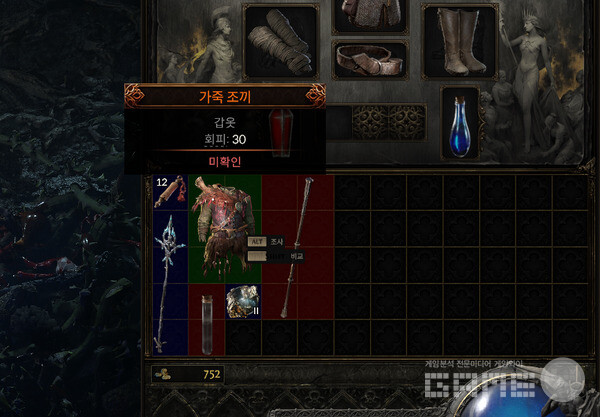Select the silvery ore chunk item
Viewport: 600px width, 417px height.
click(x=242, y=302)
